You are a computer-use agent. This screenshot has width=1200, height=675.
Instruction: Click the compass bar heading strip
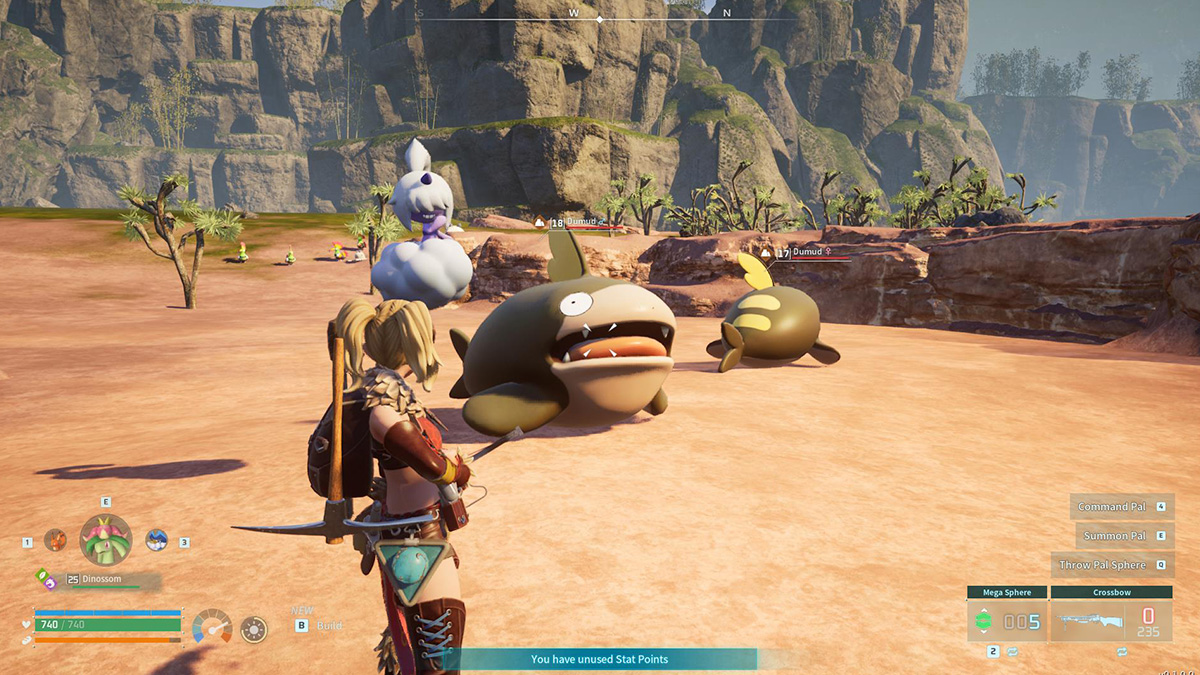tap(600, 17)
